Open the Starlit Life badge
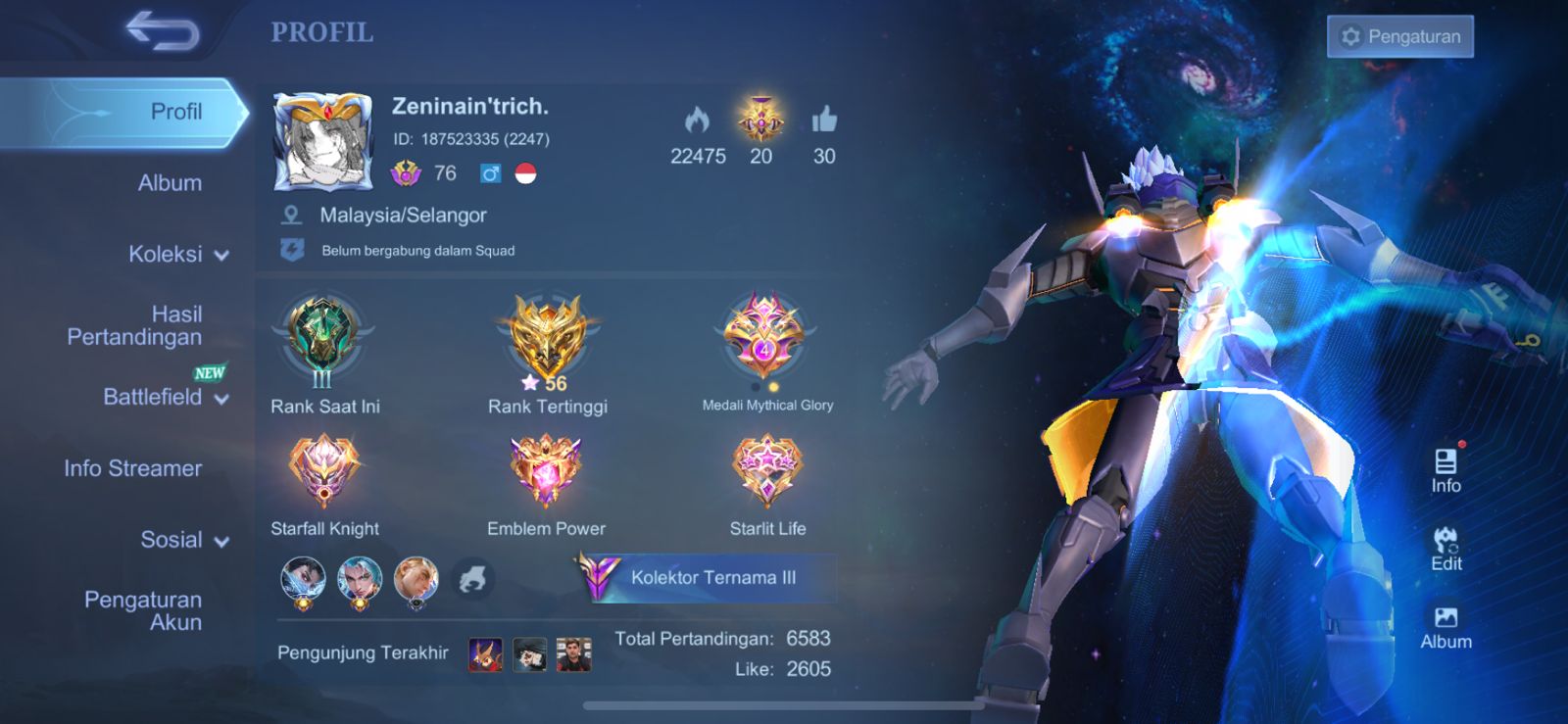Image resolution: width=1568 pixels, height=724 pixels. coord(767,471)
